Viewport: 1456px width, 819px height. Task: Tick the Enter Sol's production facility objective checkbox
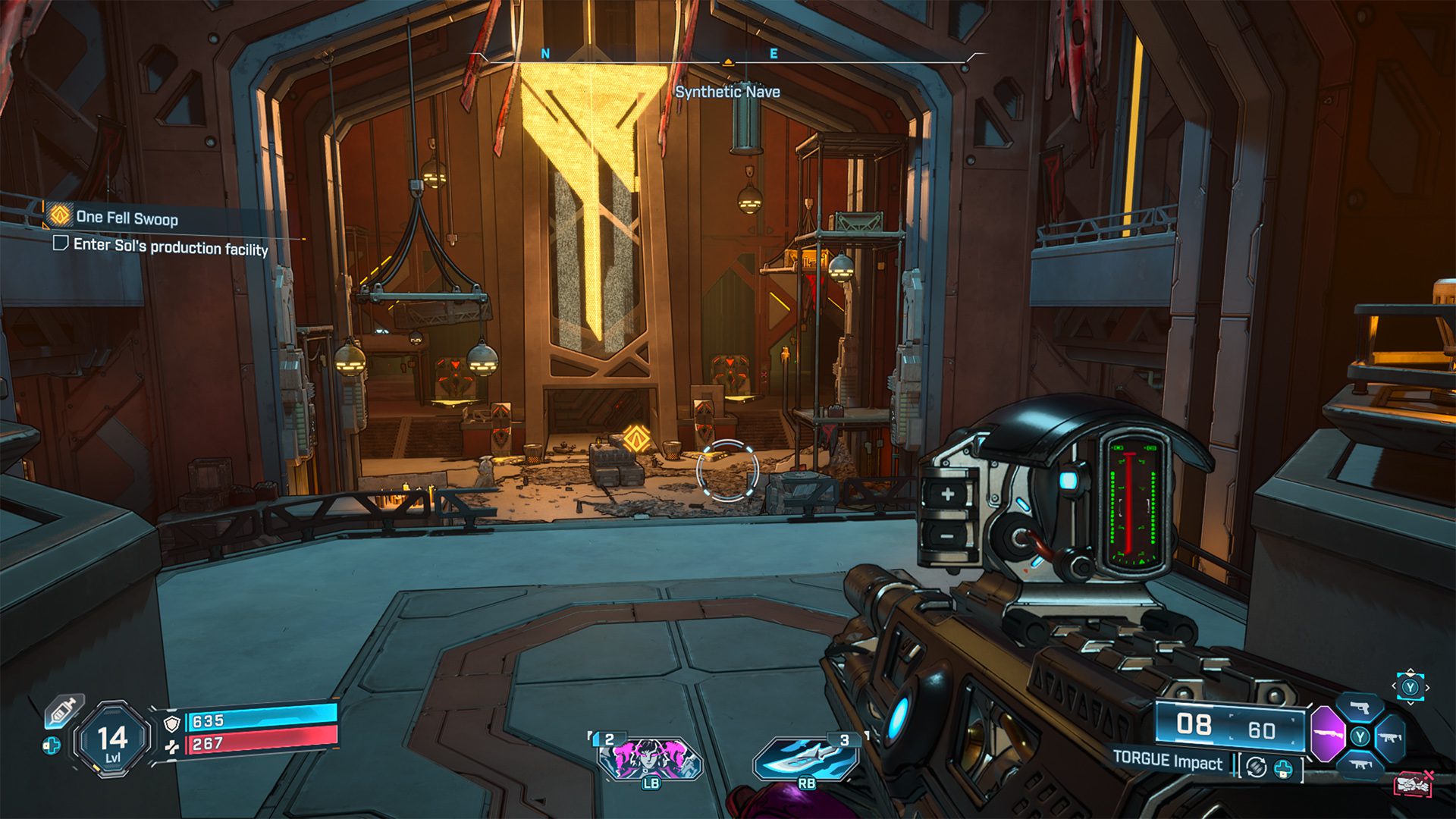point(60,243)
